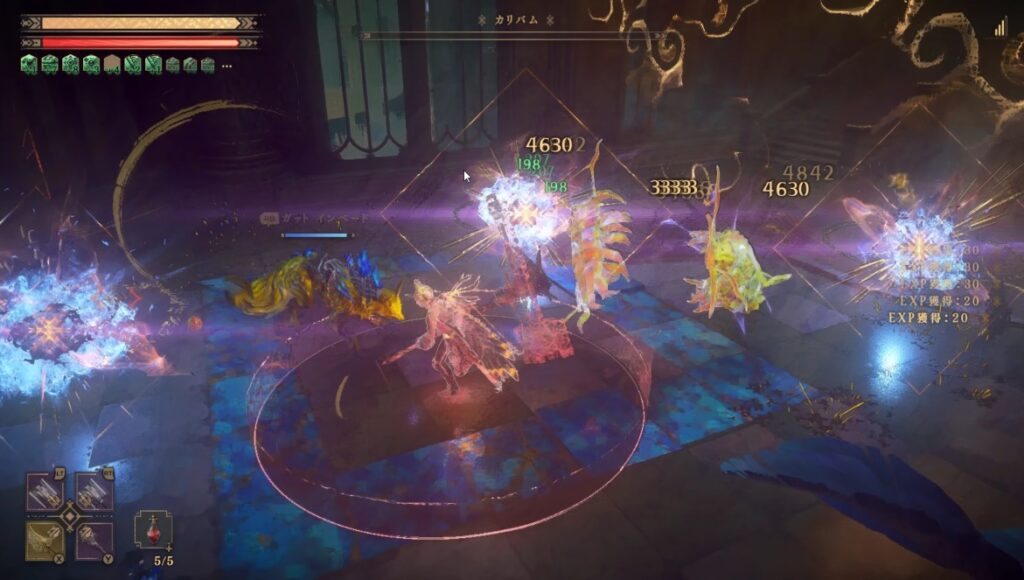Screen dimensions: 1024x580
Task: Inspect the tan-colored buff icon
Action: pos(112,65)
